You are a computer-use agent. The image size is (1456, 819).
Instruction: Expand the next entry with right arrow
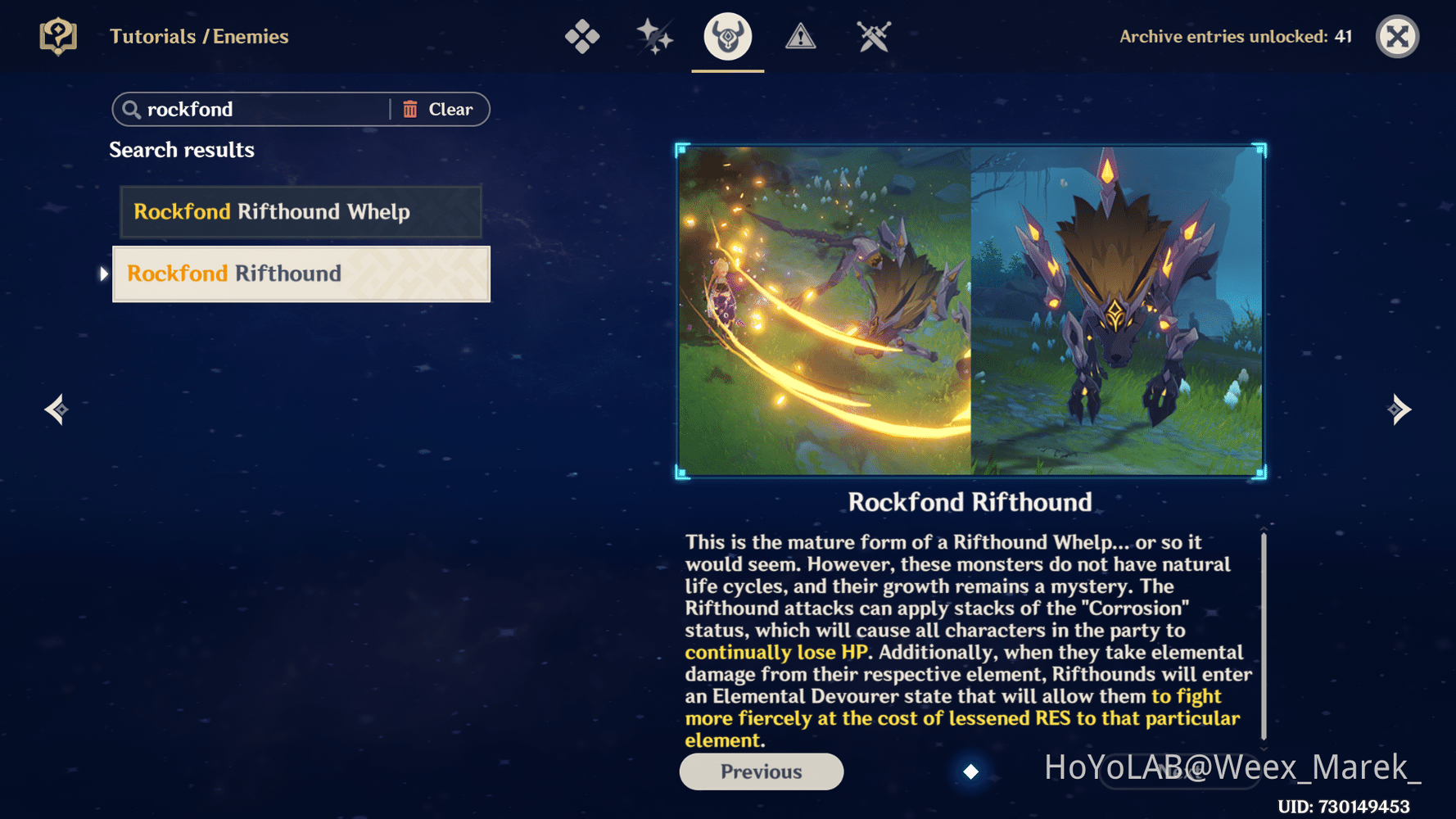(x=1399, y=409)
